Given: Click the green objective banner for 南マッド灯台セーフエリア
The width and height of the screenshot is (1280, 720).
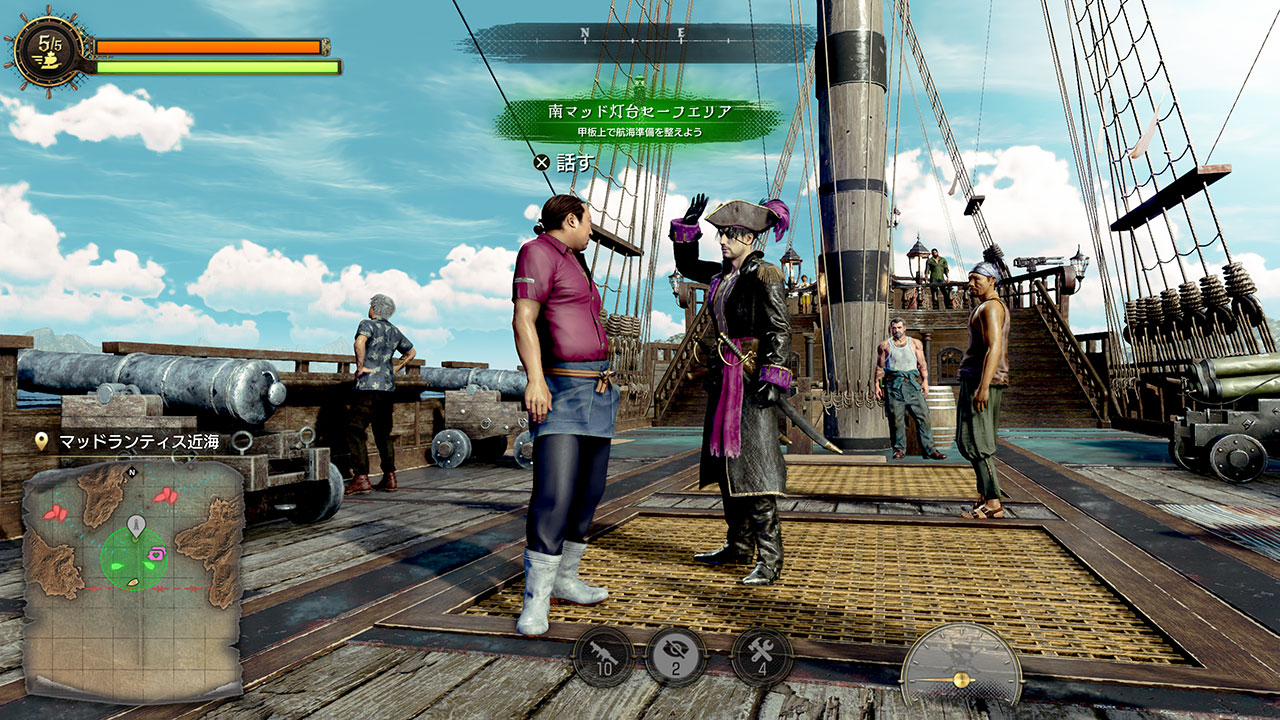Looking at the screenshot, I should [637, 119].
